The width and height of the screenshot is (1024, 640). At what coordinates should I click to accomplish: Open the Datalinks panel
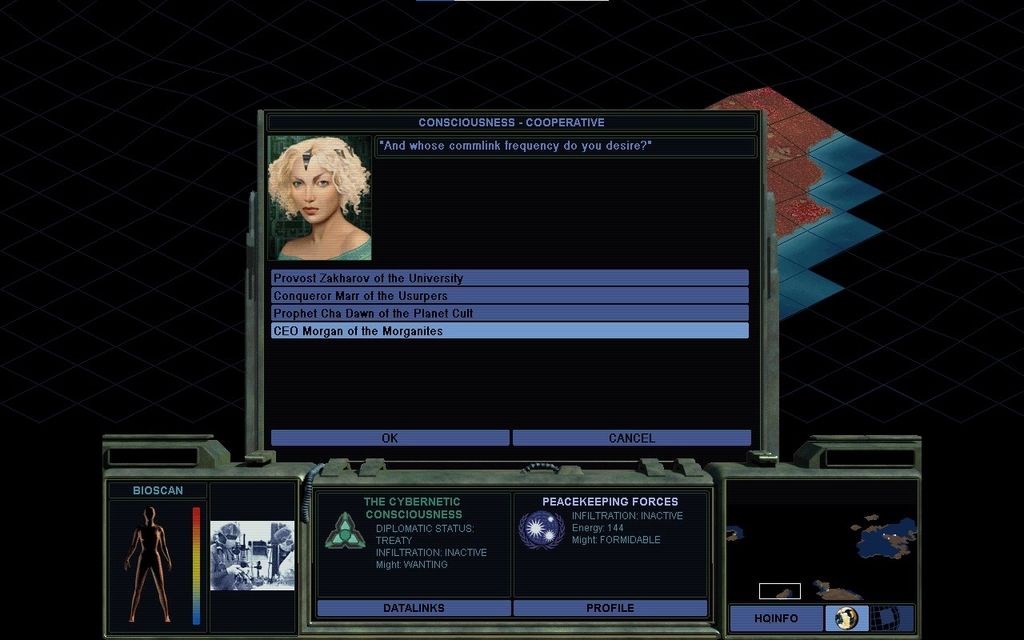click(x=414, y=608)
